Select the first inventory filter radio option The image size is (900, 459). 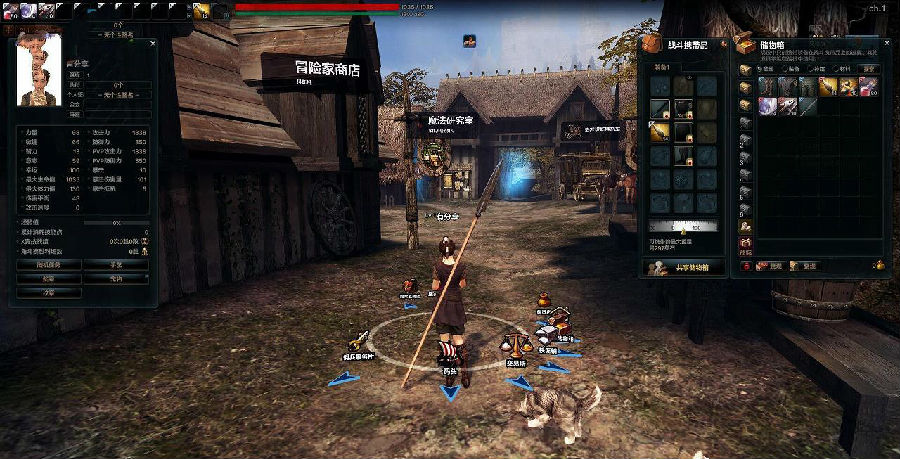coord(758,69)
